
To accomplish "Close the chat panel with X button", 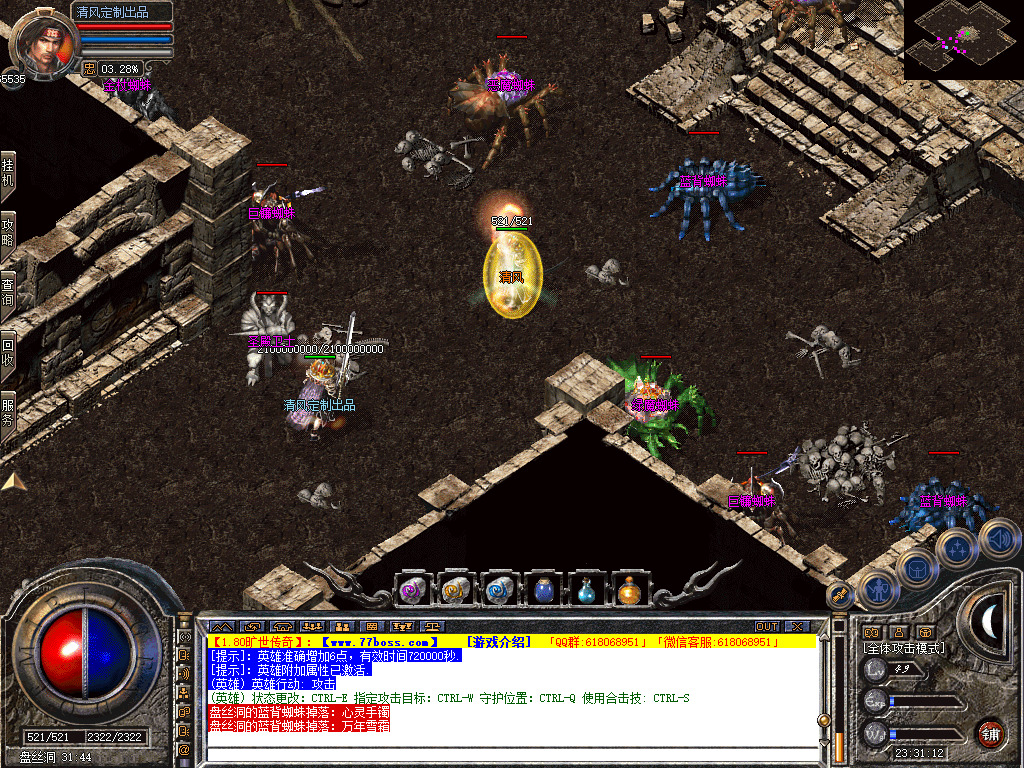I will [x=796, y=627].
